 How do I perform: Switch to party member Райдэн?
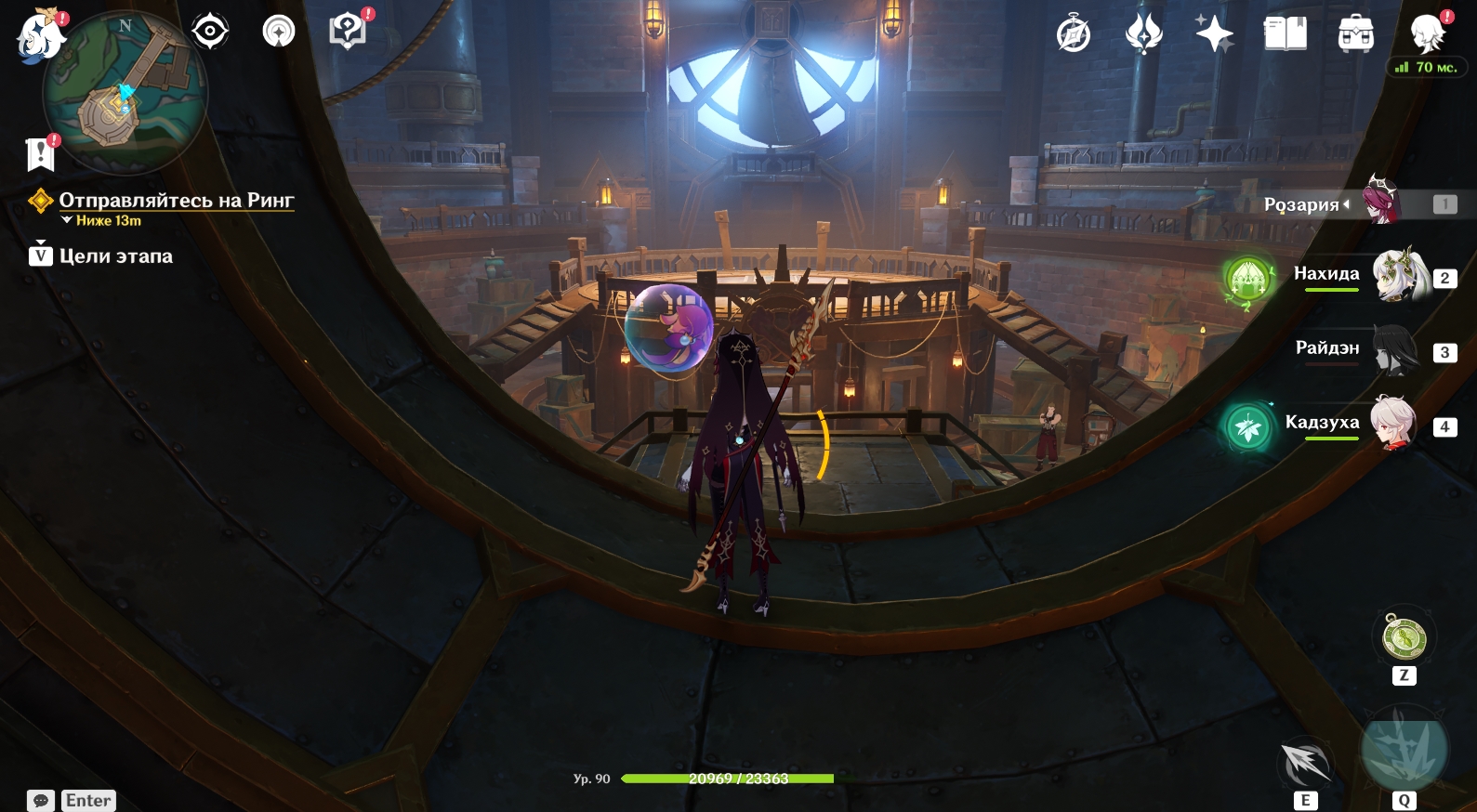click(1394, 350)
